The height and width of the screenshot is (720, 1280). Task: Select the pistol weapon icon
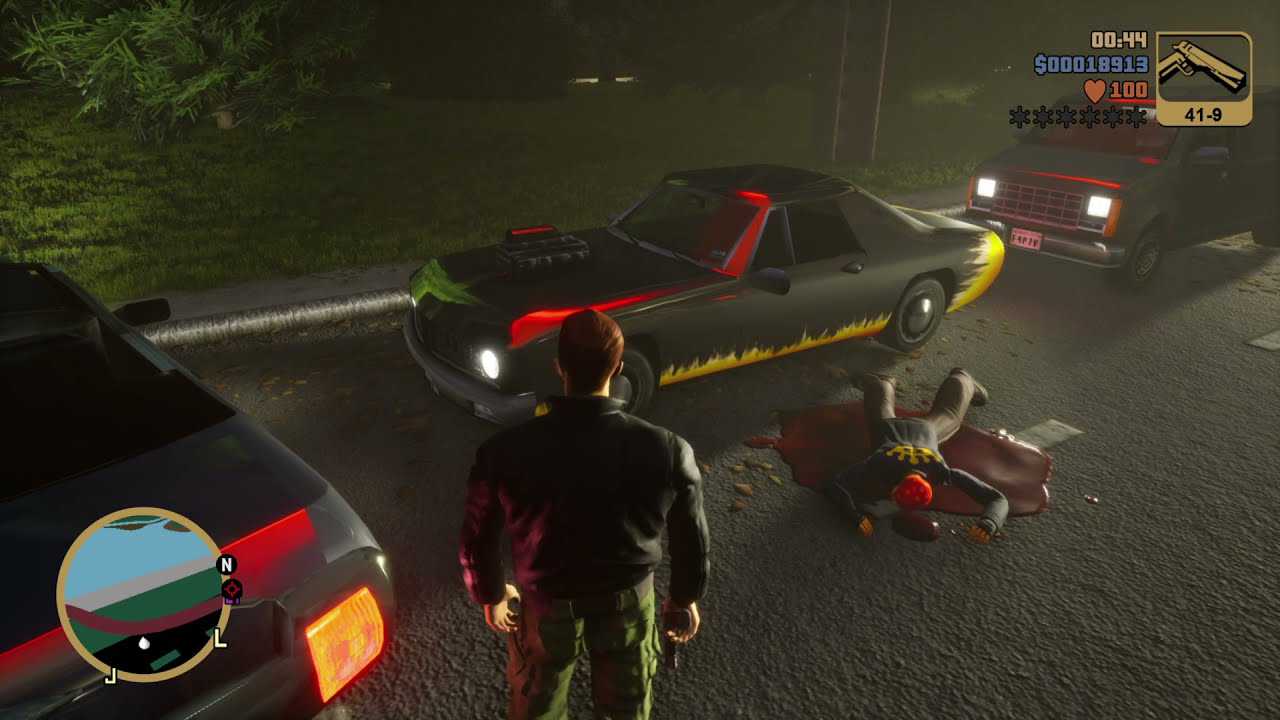click(1203, 68)
